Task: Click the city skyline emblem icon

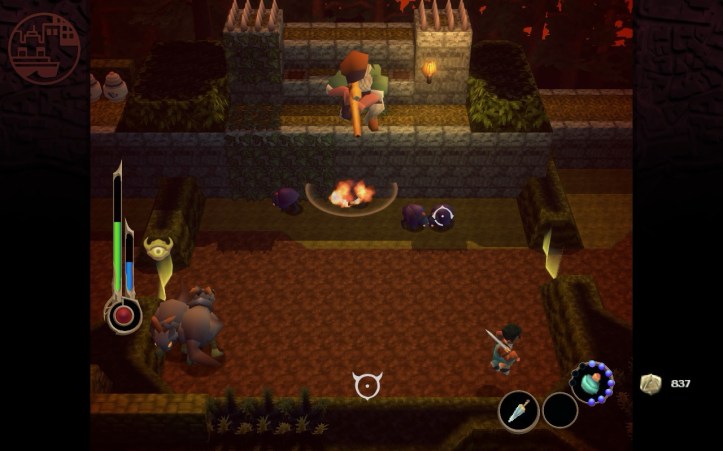Action: (x=44, y=47)
